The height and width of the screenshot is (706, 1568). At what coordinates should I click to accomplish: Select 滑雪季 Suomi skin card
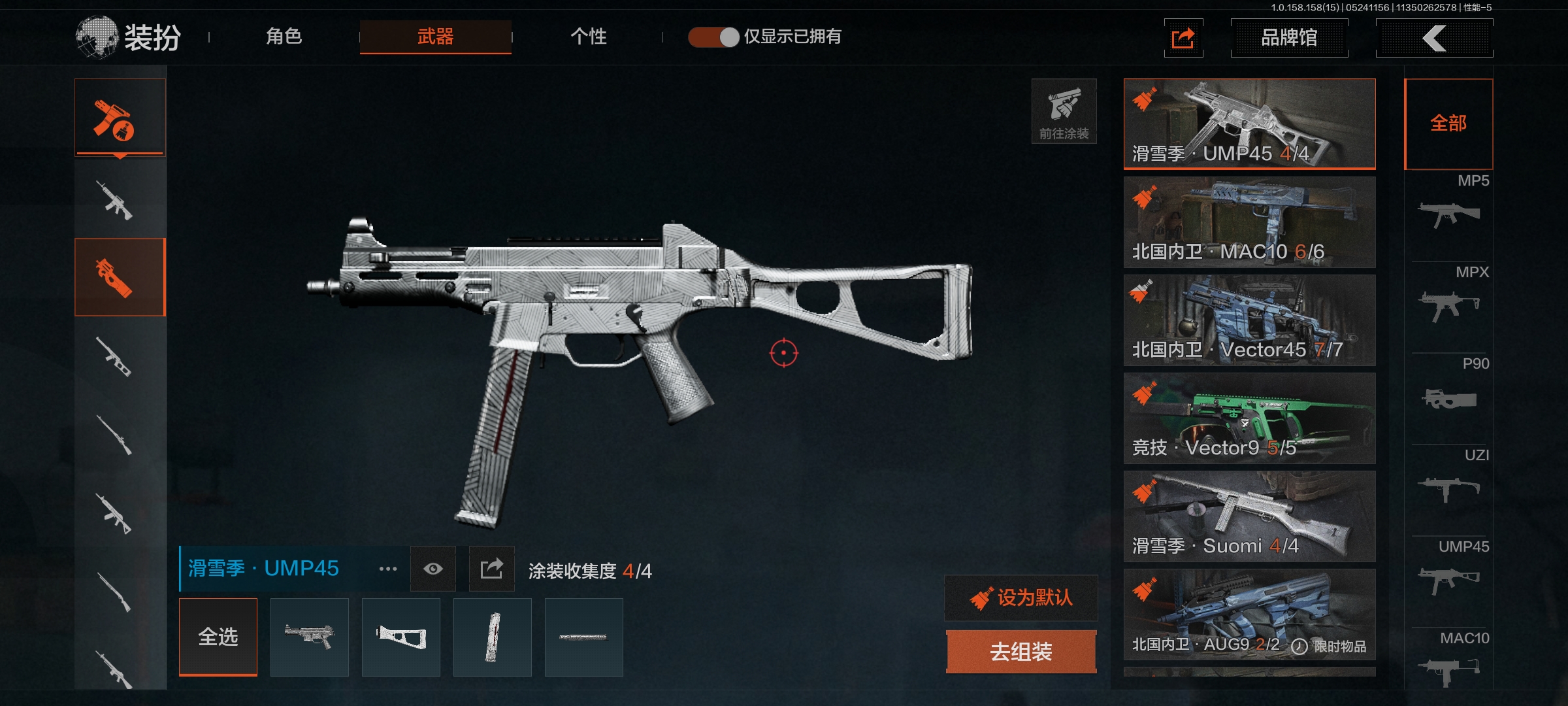[x=1249, y=516]
